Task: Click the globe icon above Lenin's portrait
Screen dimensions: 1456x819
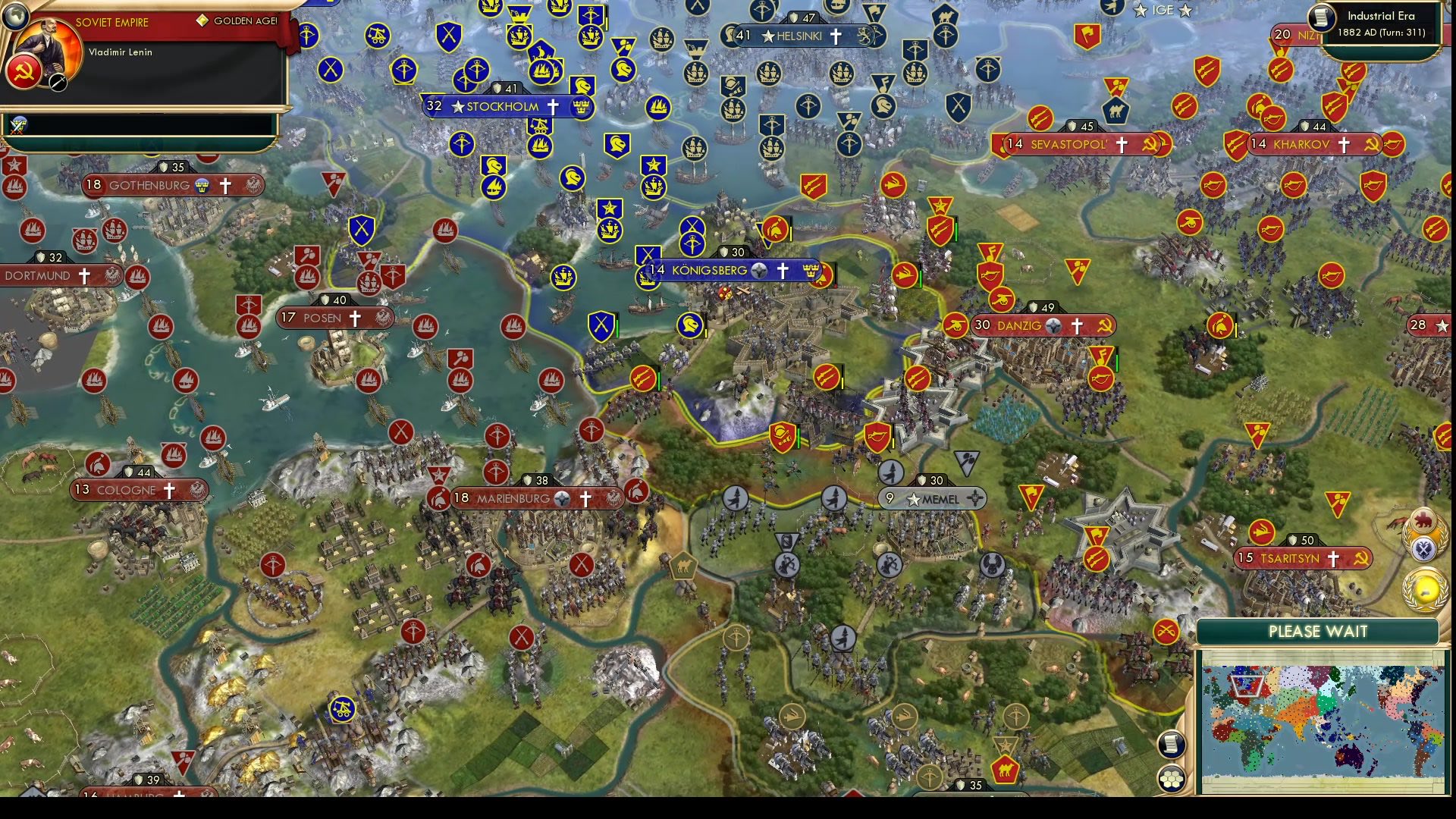Action: (15, 18)
